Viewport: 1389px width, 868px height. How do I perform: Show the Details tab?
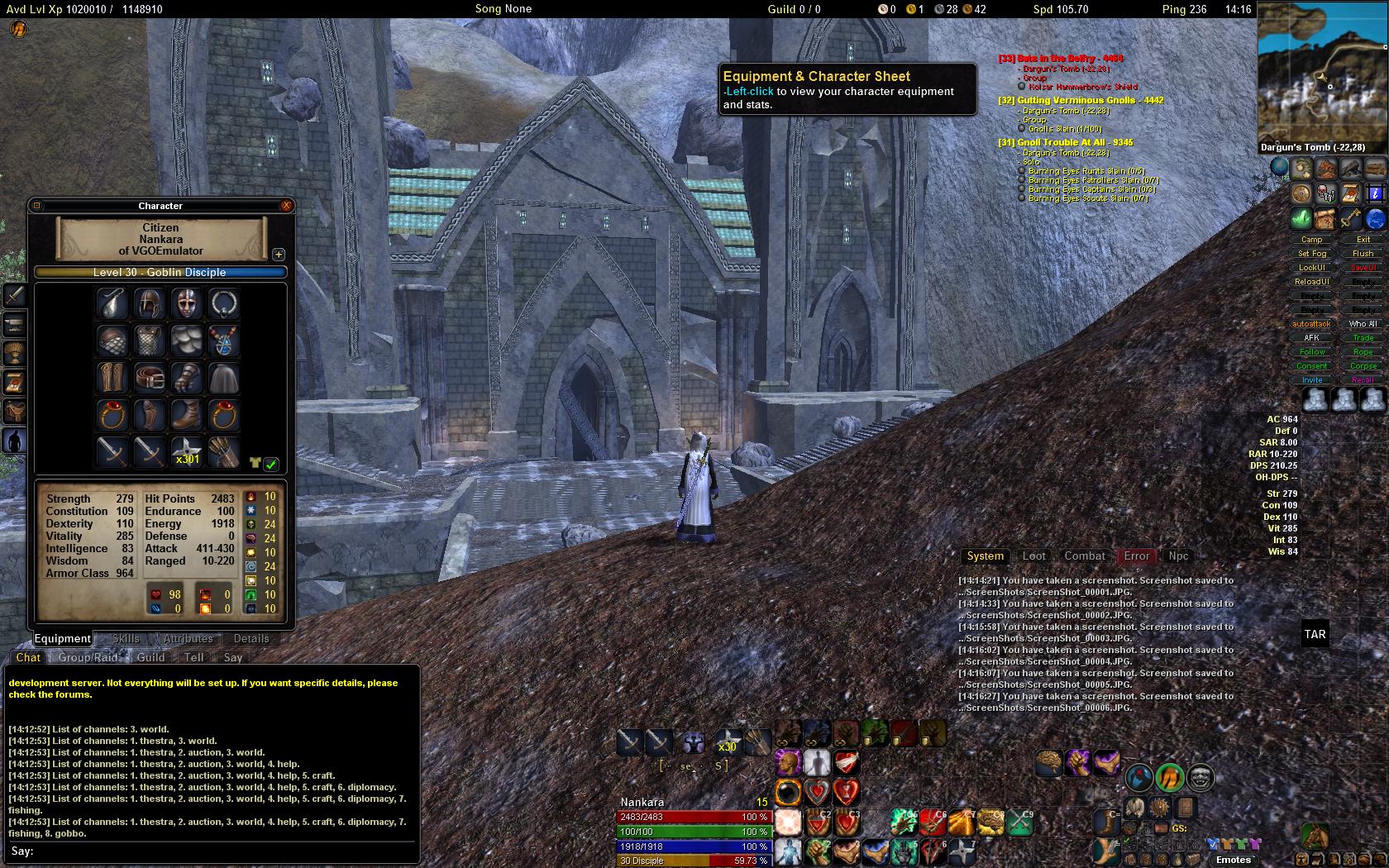pyautogui.click(x=251, y=638)
